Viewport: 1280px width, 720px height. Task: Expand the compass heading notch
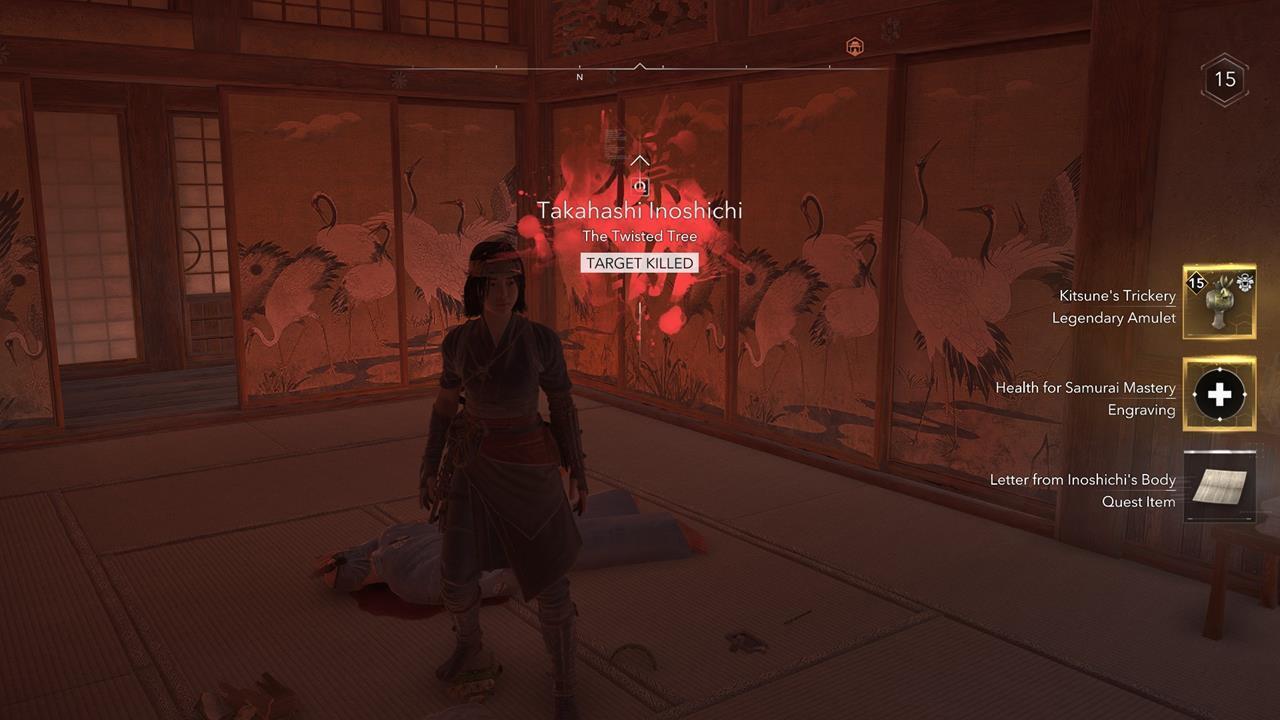pos(638,65)
